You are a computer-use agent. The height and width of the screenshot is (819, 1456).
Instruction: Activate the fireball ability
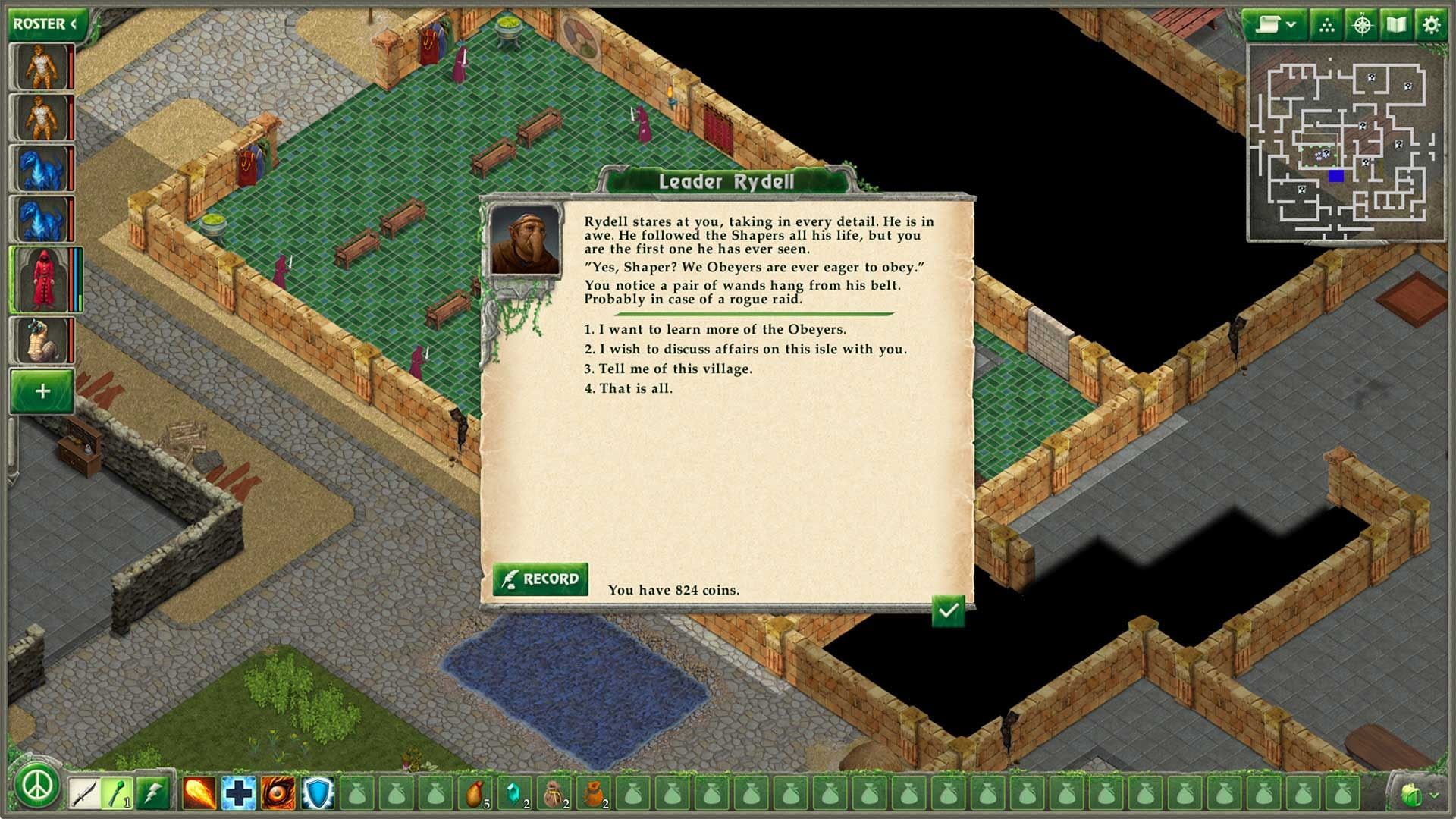click(199, 793)
